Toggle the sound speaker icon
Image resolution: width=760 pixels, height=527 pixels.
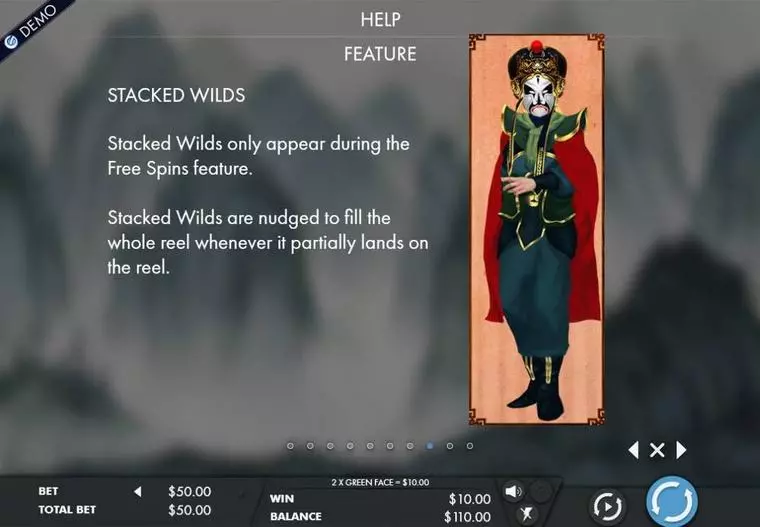tap(513, 491)
